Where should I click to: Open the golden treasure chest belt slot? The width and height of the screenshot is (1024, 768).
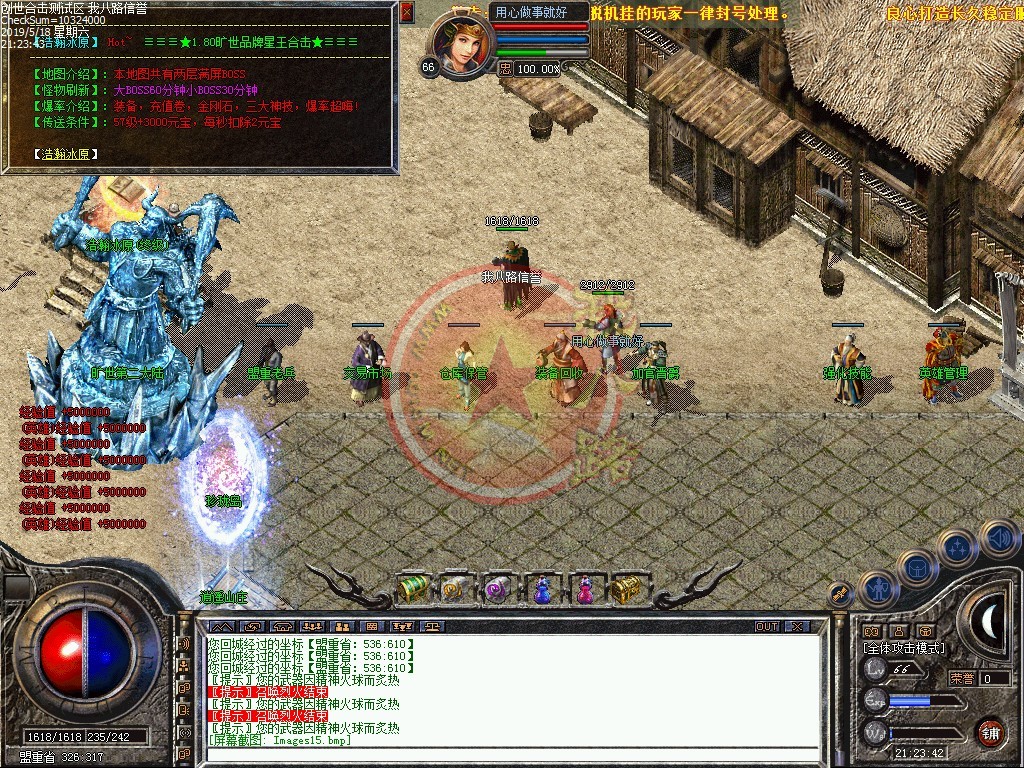pyautogui.click(x=627, y=589)
